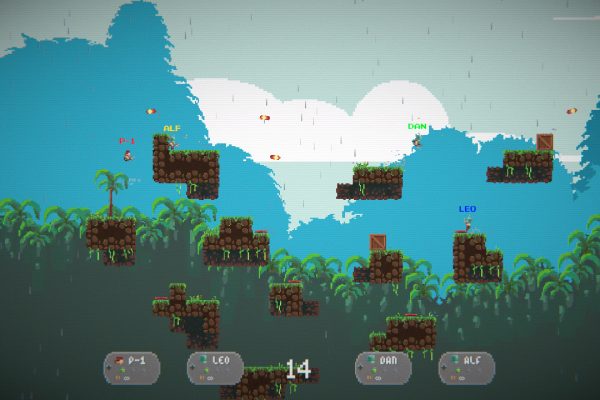Select the ALF player status panel
The width and height of the screenshot is (600, 400).
point(467,367)
